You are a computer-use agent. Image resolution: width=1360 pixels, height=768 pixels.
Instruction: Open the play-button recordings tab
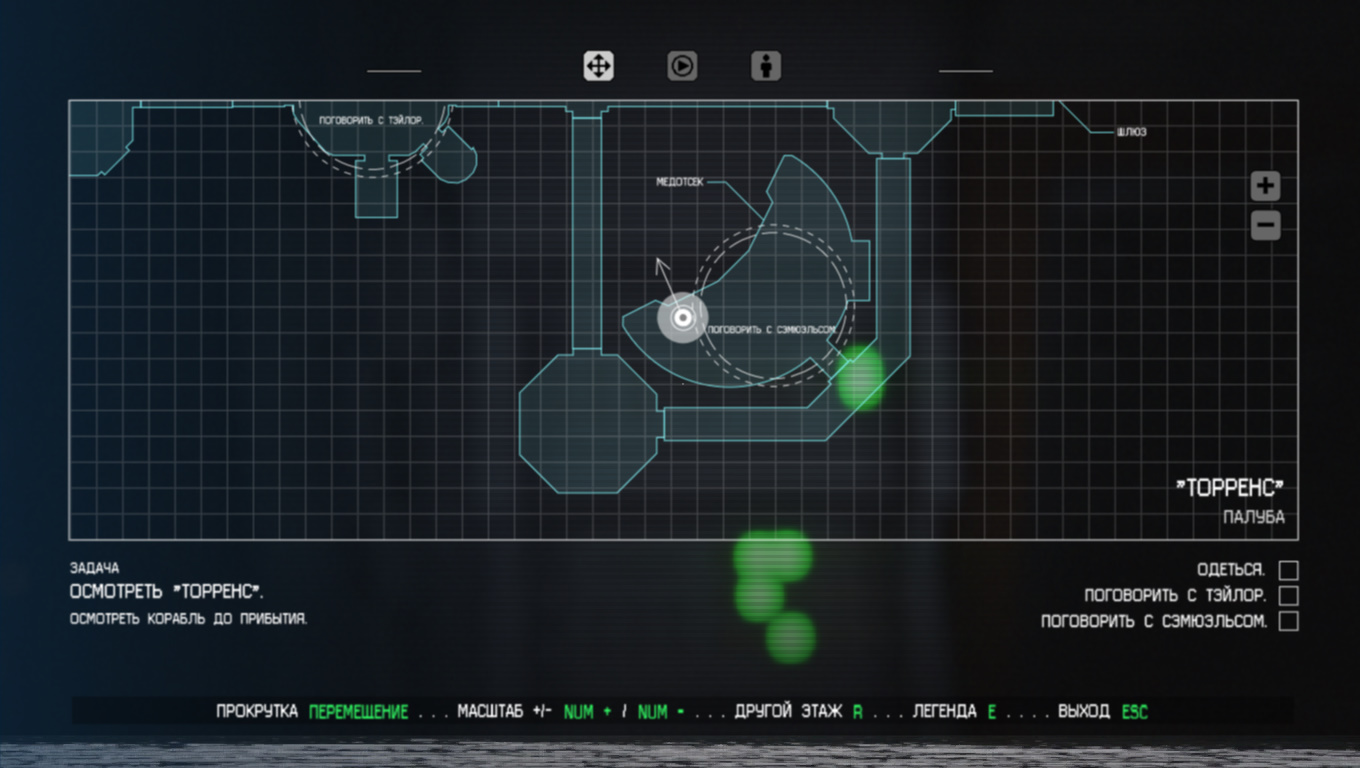coord(682,66)
